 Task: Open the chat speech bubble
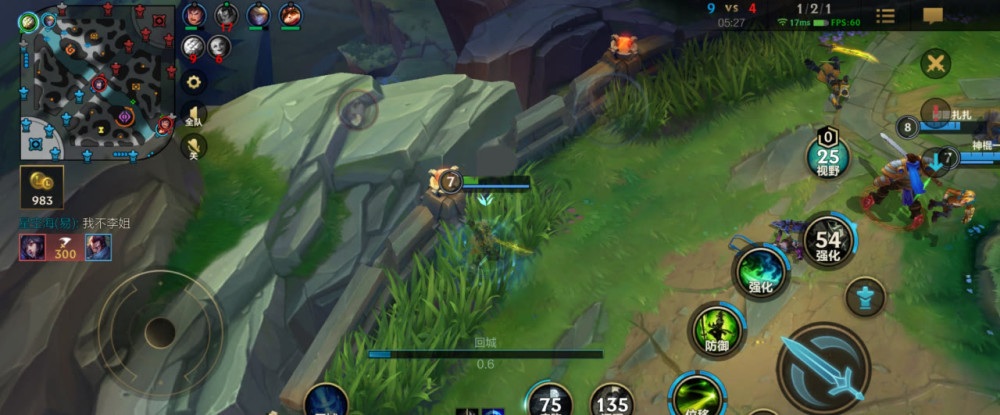click(933, 15)
